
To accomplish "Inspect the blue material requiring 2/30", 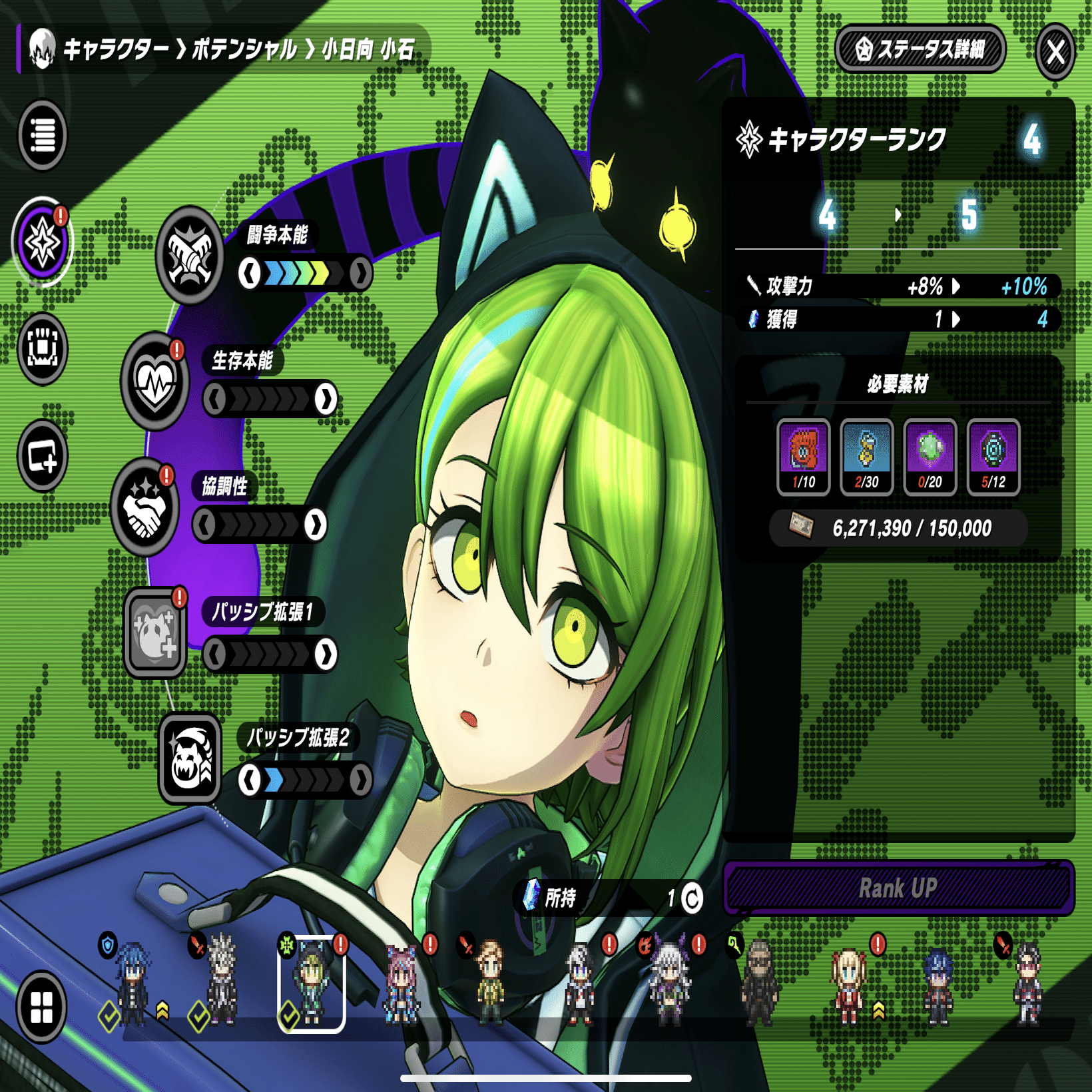I will (866, 457).
